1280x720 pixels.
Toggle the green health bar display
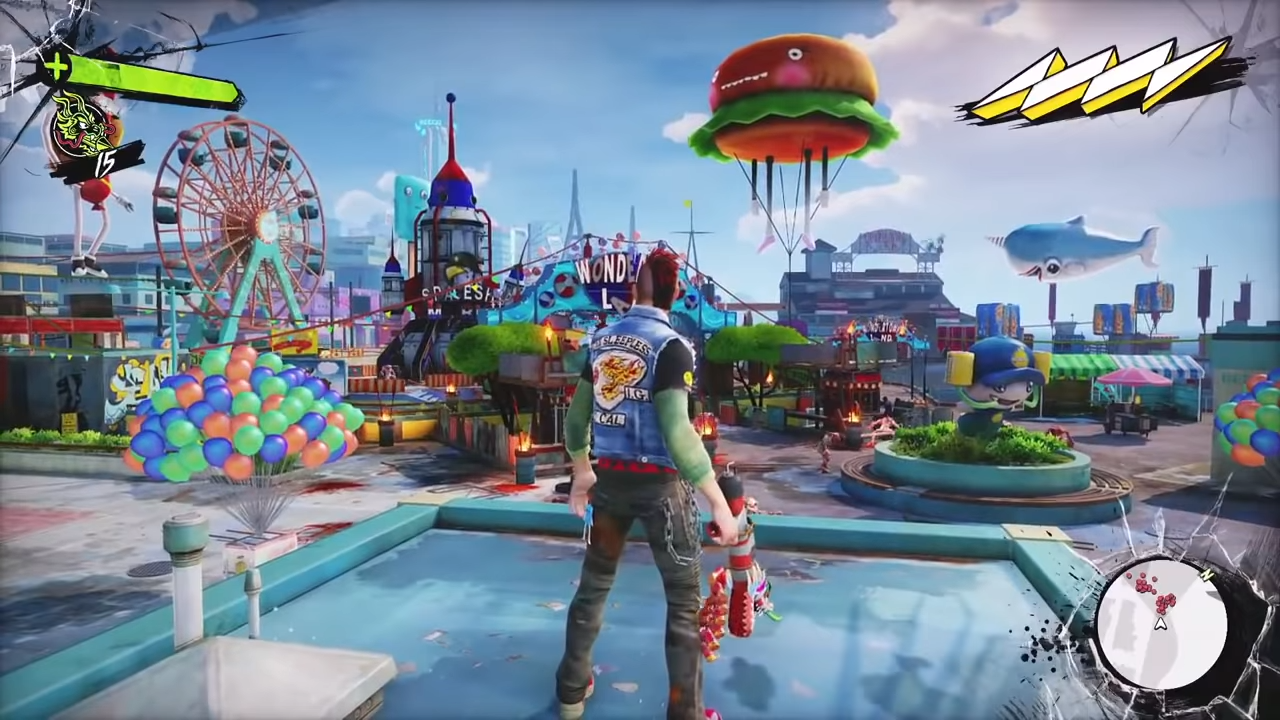coord(150,78)
